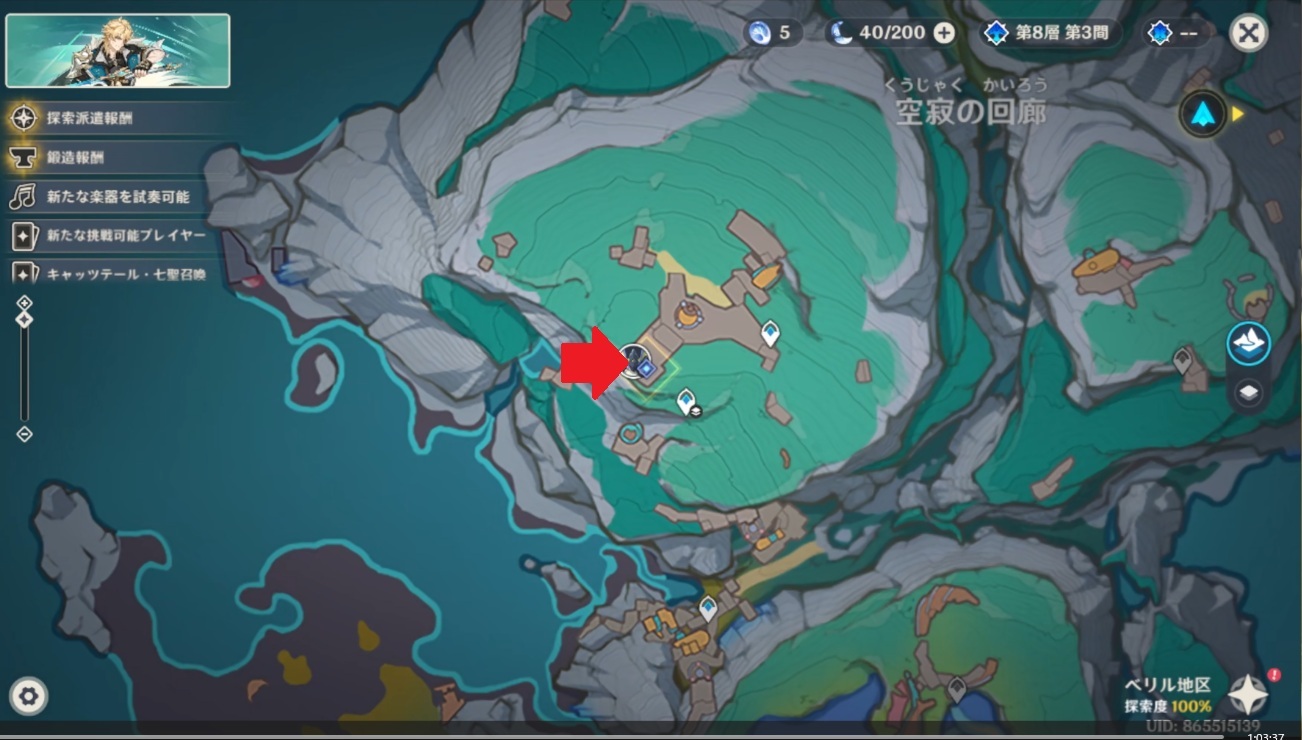Switch to the stacked layers view button
The image size is (1302, 740).
(1248, 393)
